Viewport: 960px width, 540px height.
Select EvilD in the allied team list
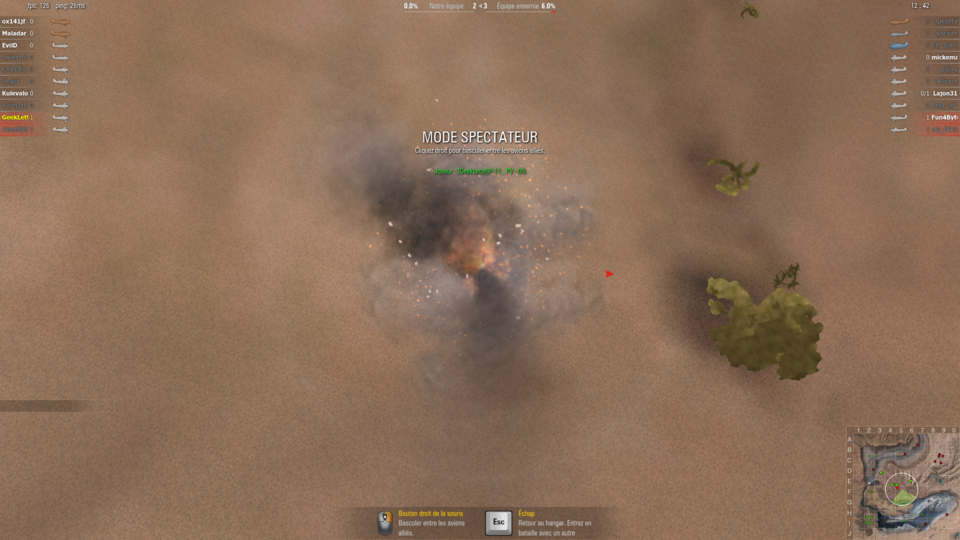click(10, 45)
